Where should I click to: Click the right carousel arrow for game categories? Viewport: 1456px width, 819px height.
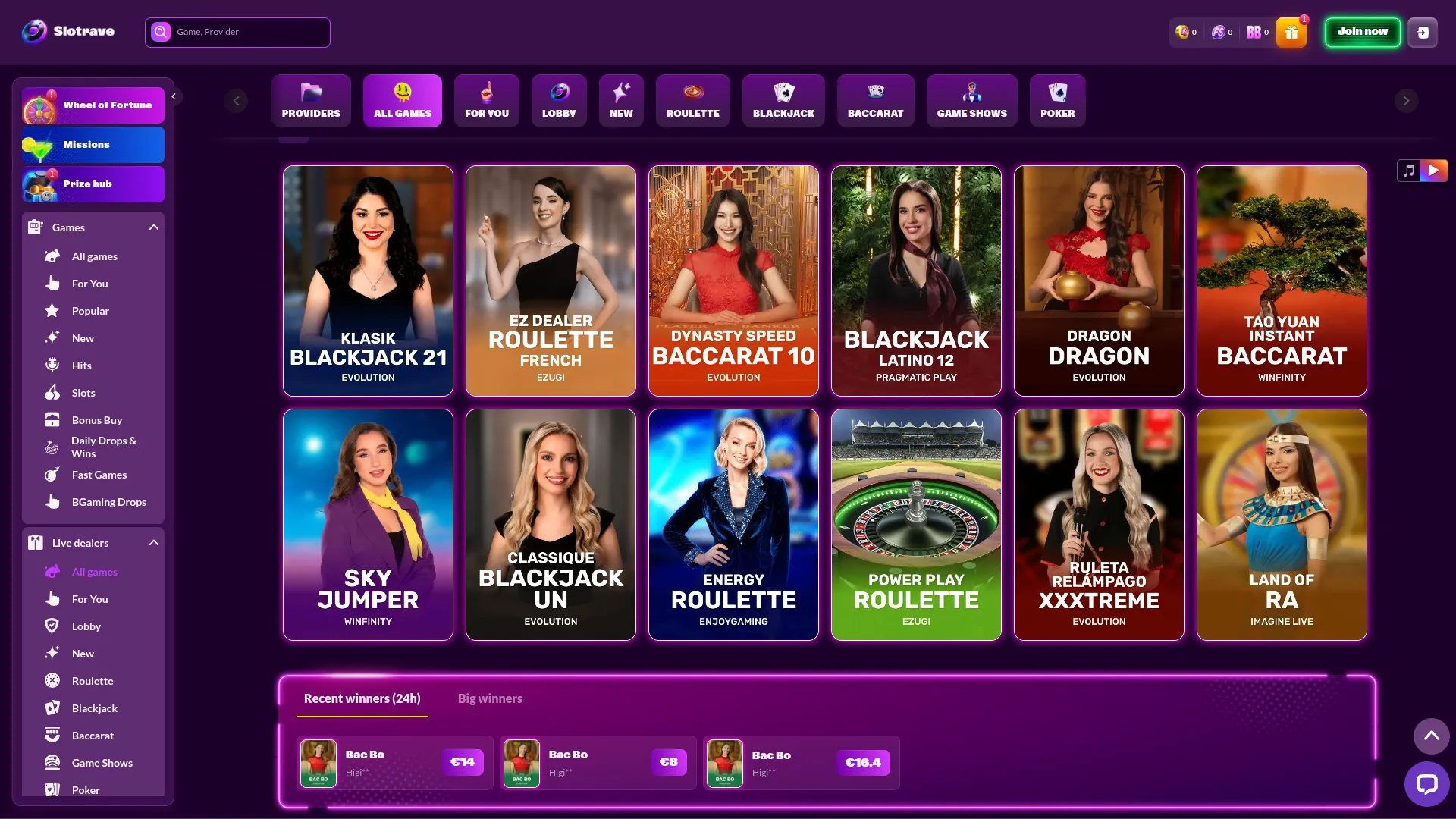pyautogui.click(x=1406, y=100)
